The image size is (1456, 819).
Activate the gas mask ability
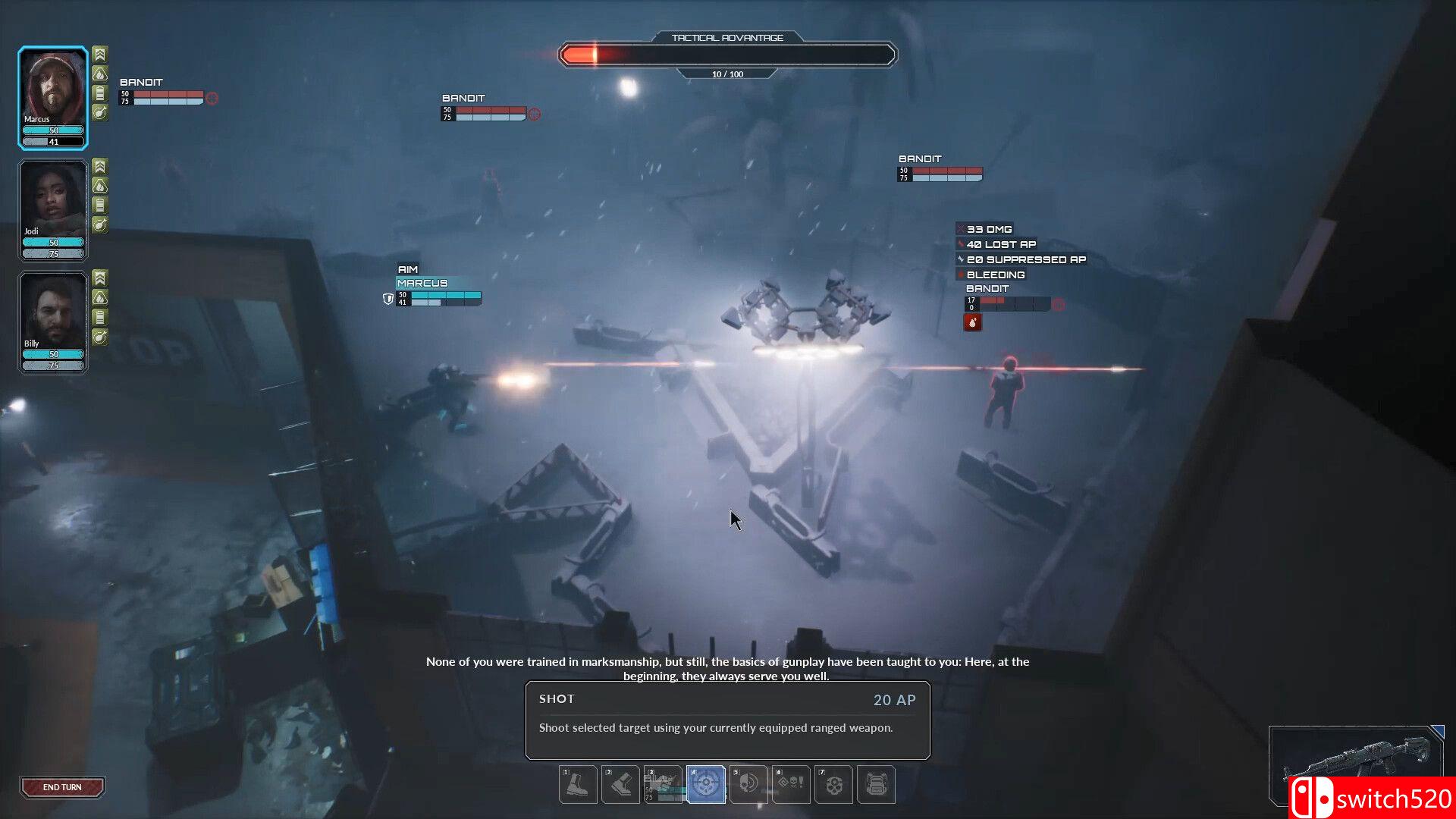(x=833, y=784)
